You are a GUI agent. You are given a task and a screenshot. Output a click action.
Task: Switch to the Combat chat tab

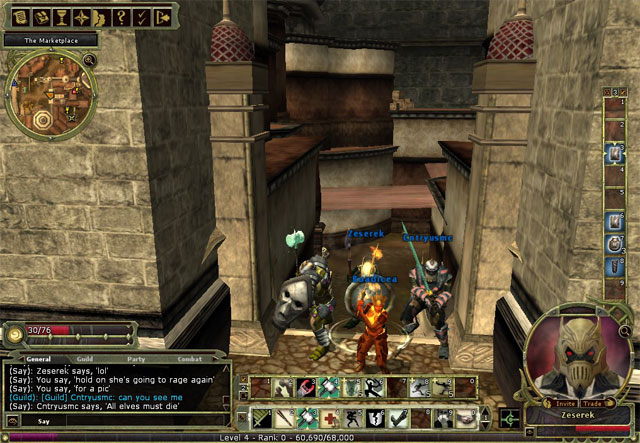(x=189, y=358)
